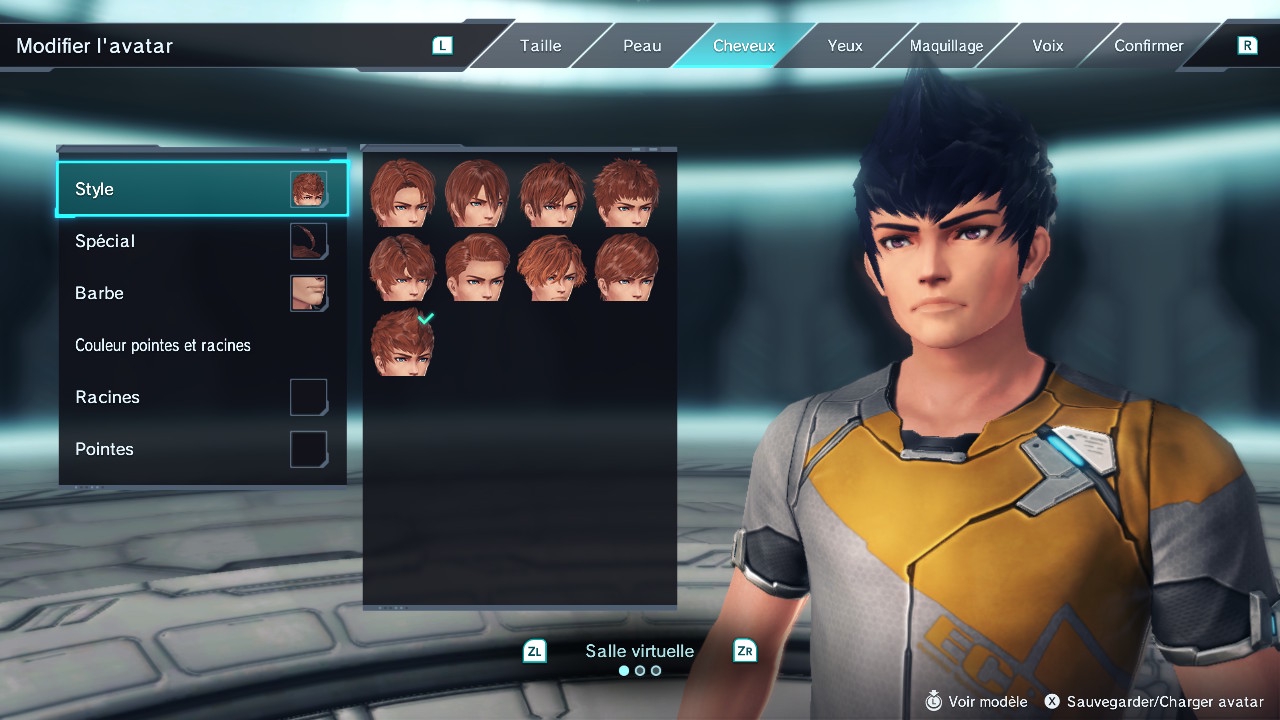
Task: Open the Spécial hair option
Action: [x=202, y=241]
